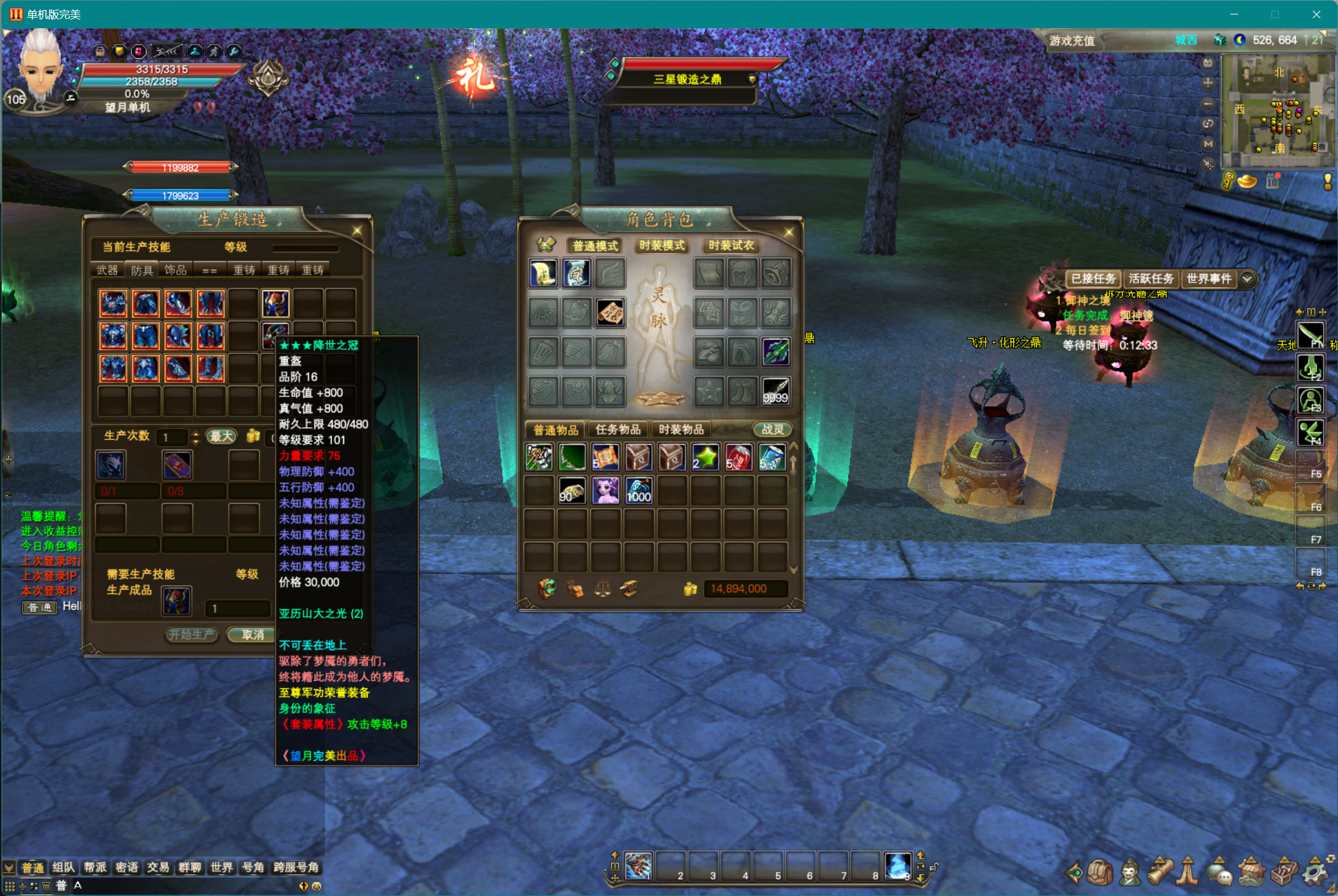Viewport: 1338px width, 896px height.
Task: Switch to the 武器 crafting tab
Action: click(107, 270)
